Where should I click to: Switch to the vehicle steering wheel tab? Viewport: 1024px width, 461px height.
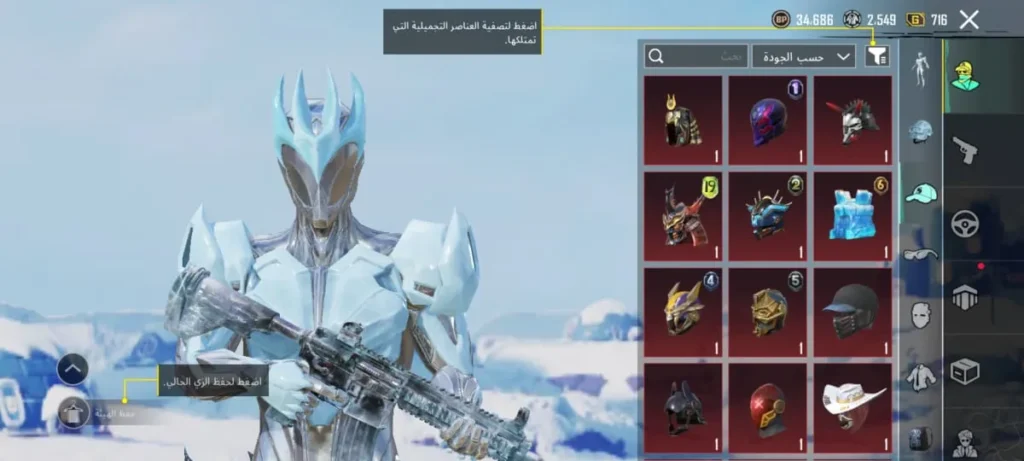click(x=965, y=224)
